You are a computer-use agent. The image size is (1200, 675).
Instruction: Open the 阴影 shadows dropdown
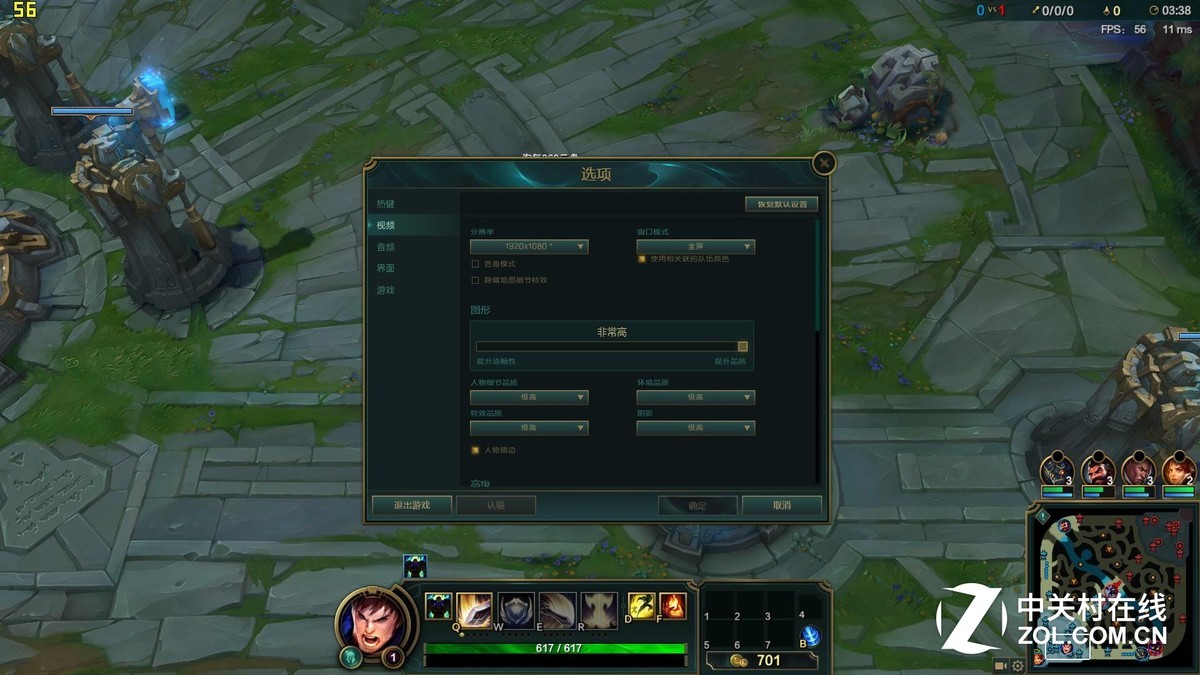point(696,428)
